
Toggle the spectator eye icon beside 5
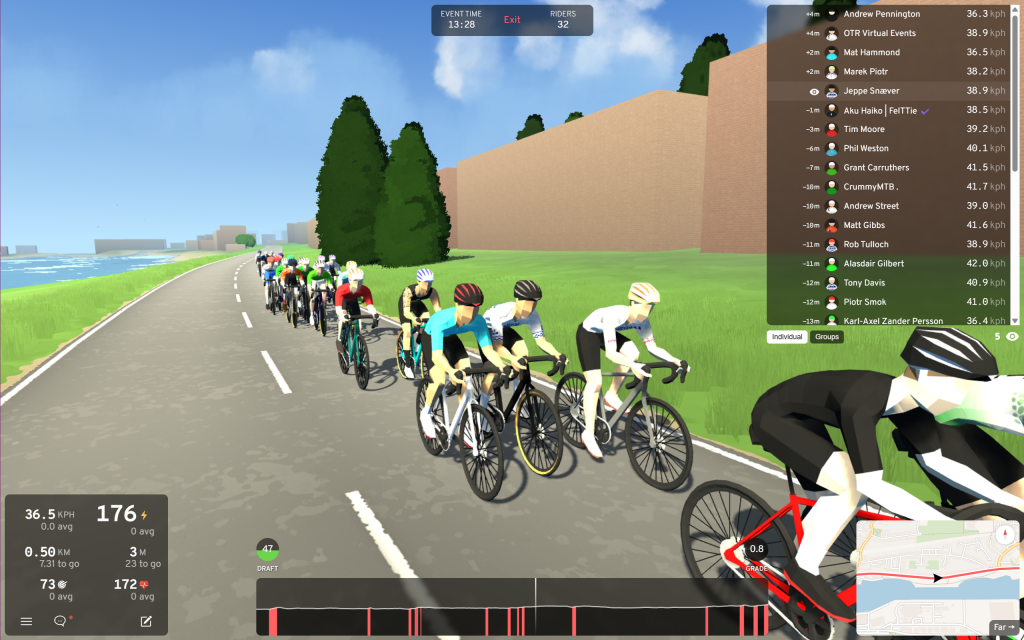point(1012,337)
